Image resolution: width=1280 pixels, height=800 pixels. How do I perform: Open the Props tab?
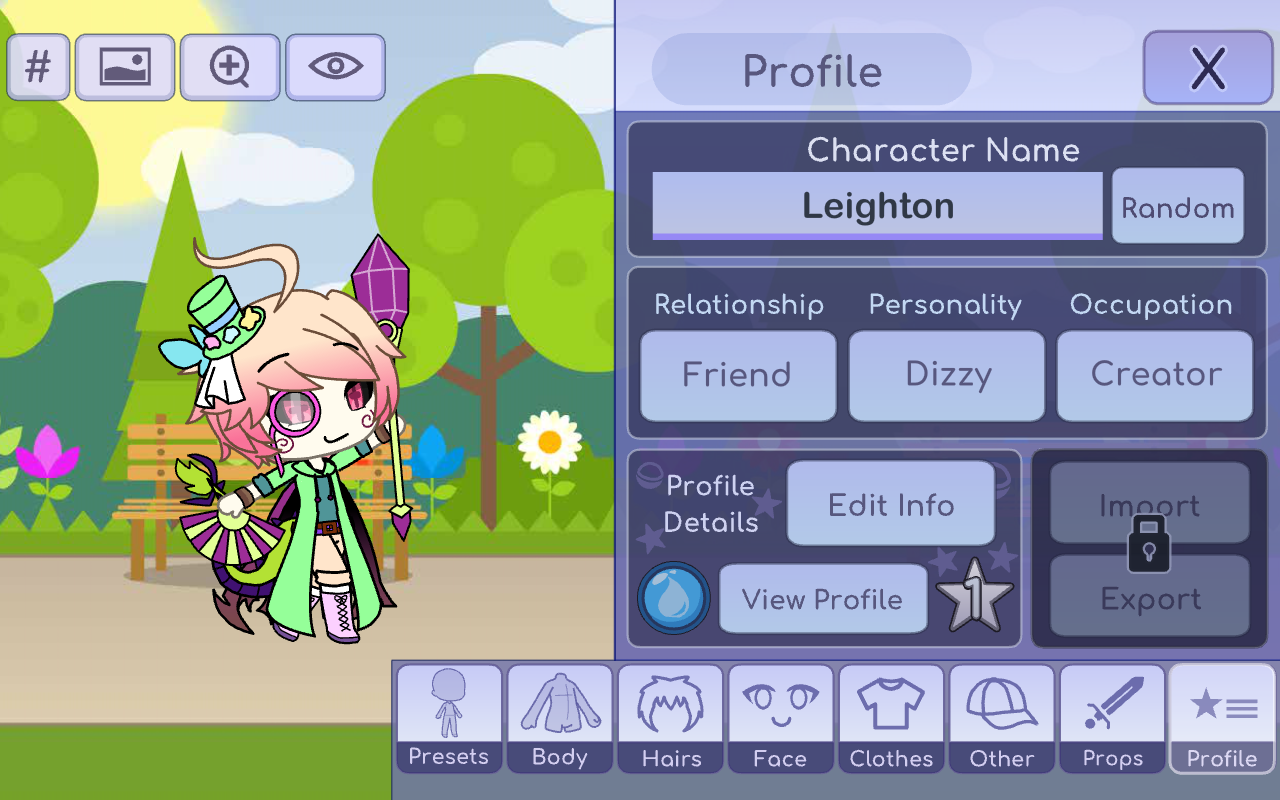[x=1112, y=718]
